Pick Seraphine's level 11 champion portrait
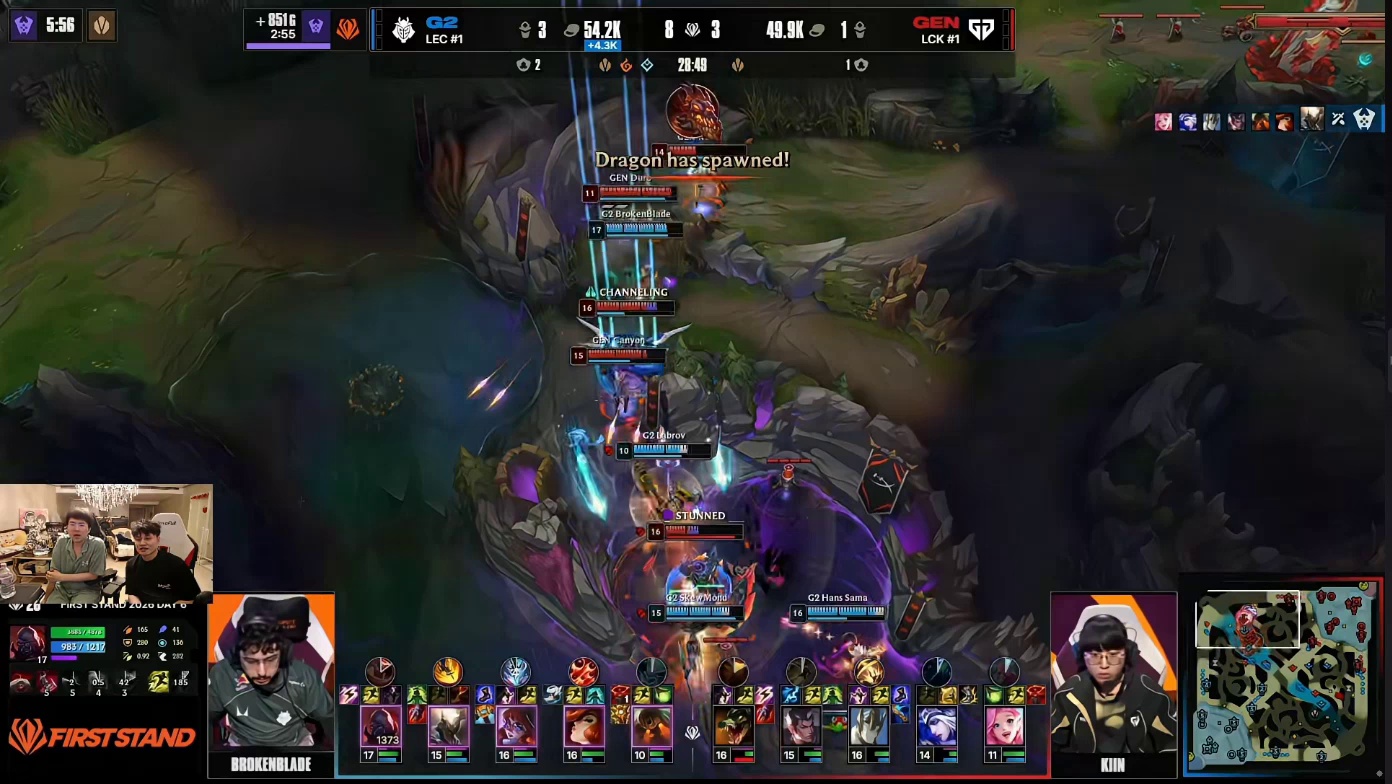1392x784 pixels. pos(1004,726)
